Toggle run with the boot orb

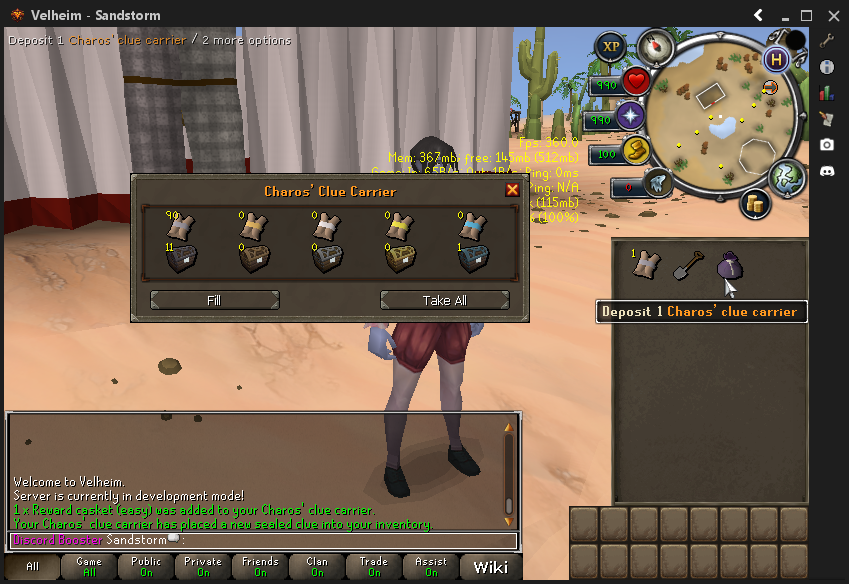pos(658,182)
